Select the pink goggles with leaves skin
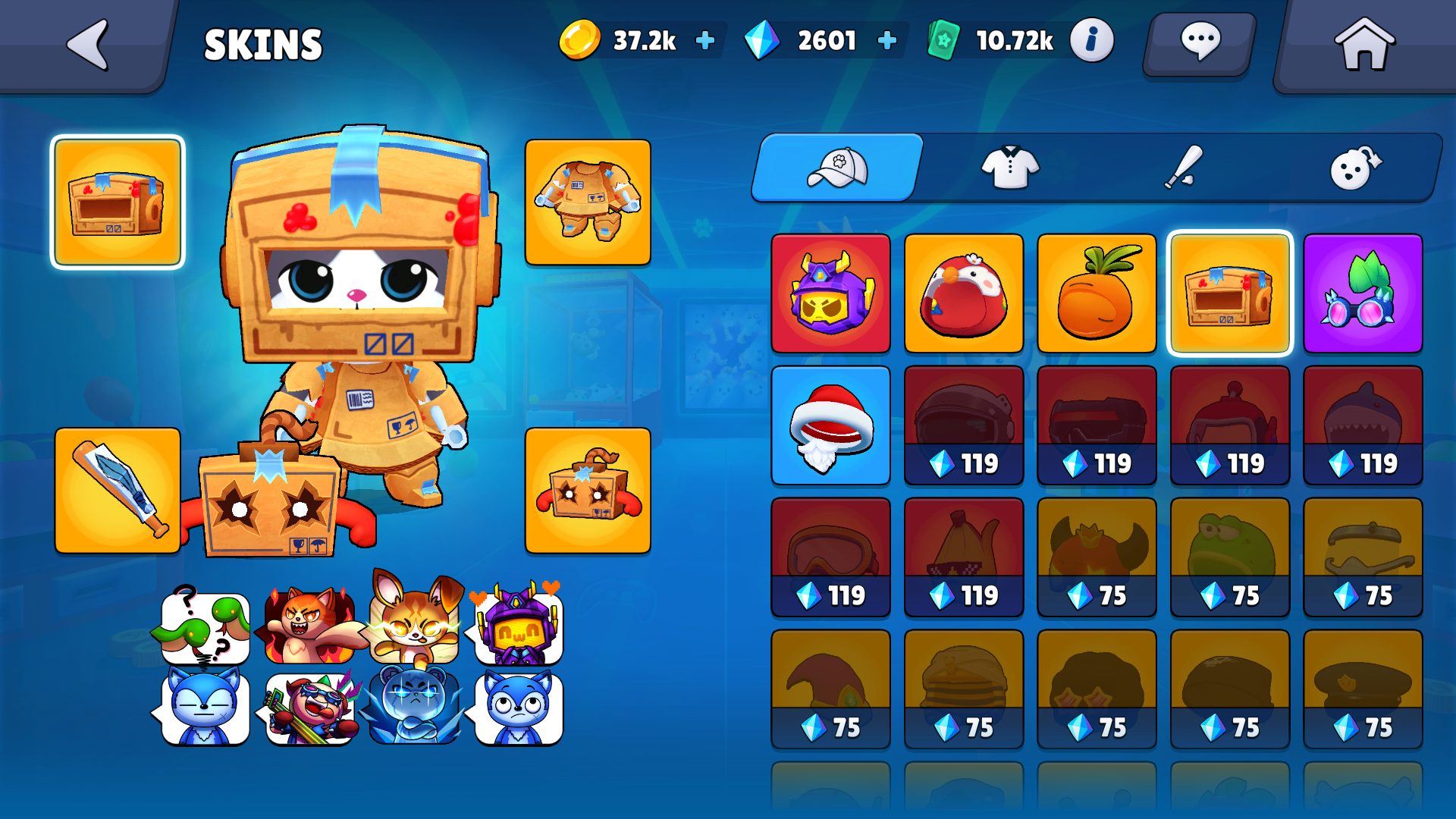Viewport: 1456px width, 819px height. [1363, 293]
